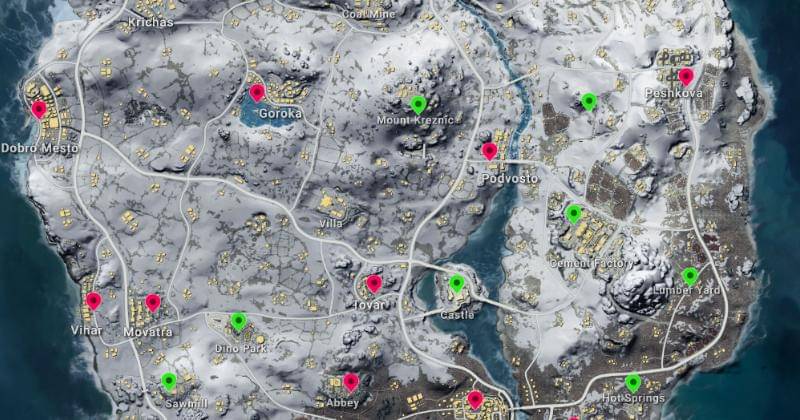The width and height of the screenshot is (800, 420).
Task: Select the red marker at Dobro Mesto
Action: point(39,109)
